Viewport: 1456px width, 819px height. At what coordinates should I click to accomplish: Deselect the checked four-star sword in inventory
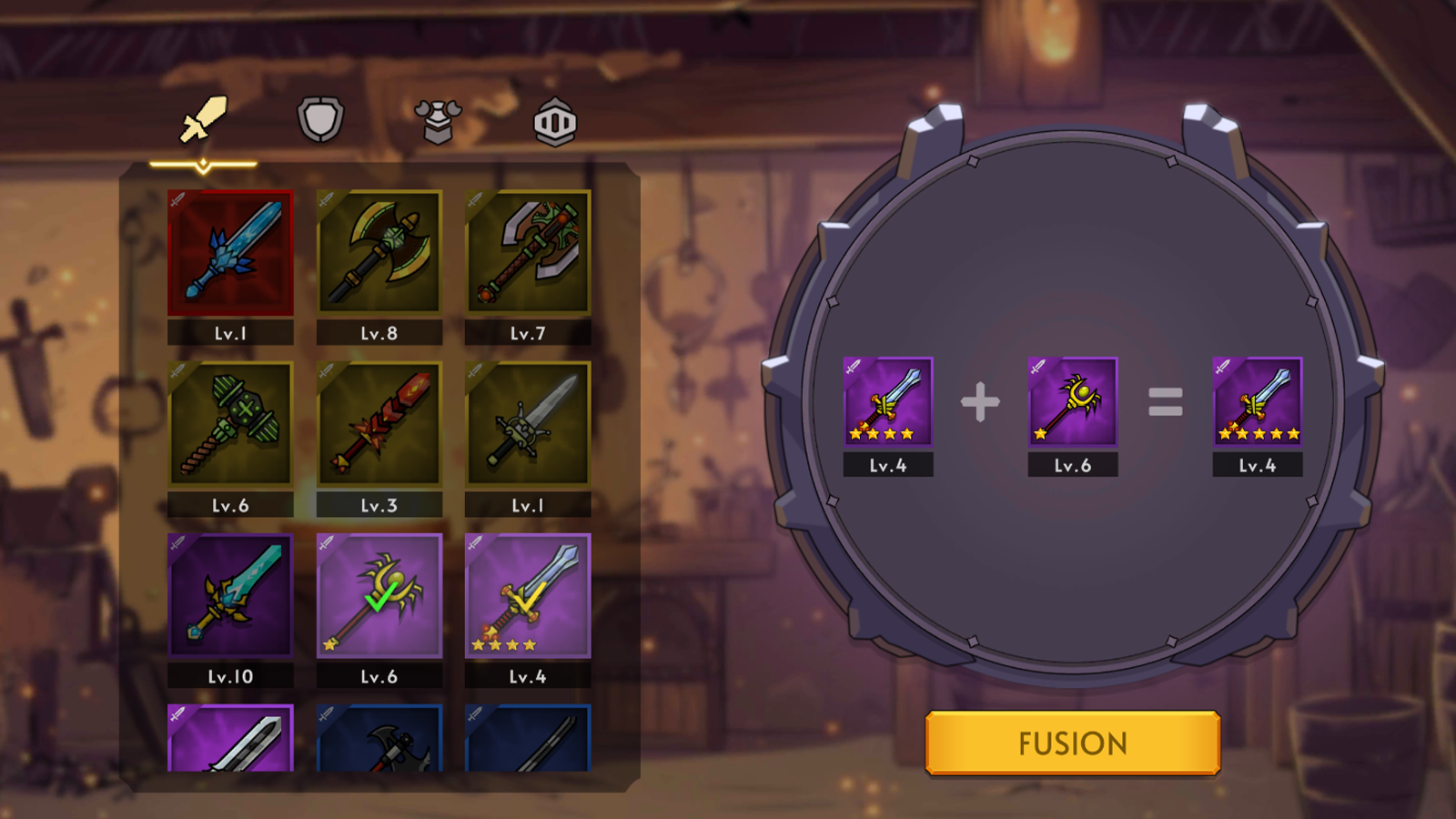pos(528,596)
